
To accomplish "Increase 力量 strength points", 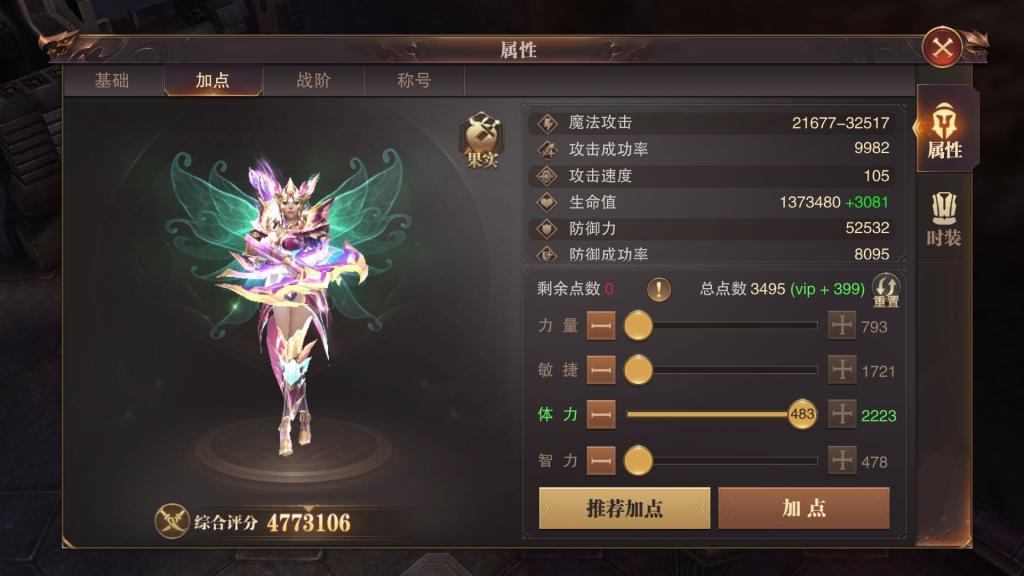I will (842, 326).
